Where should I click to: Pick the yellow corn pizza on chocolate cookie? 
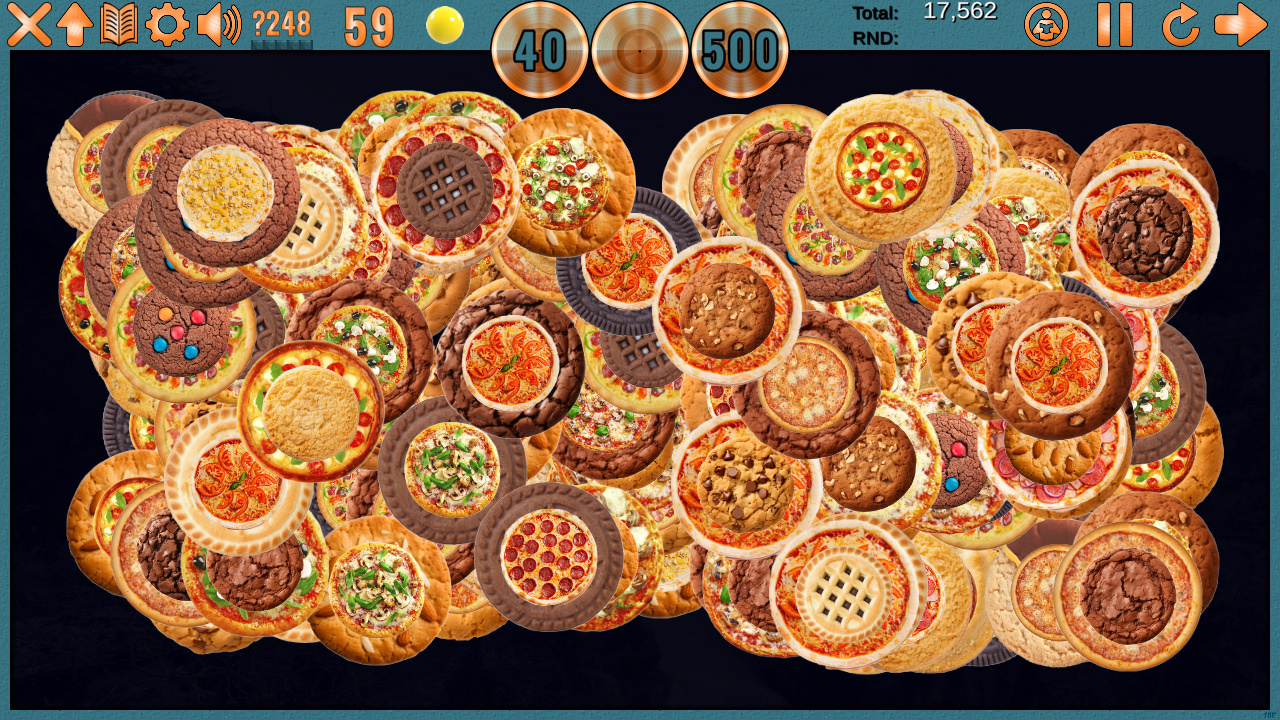(225, 193)
